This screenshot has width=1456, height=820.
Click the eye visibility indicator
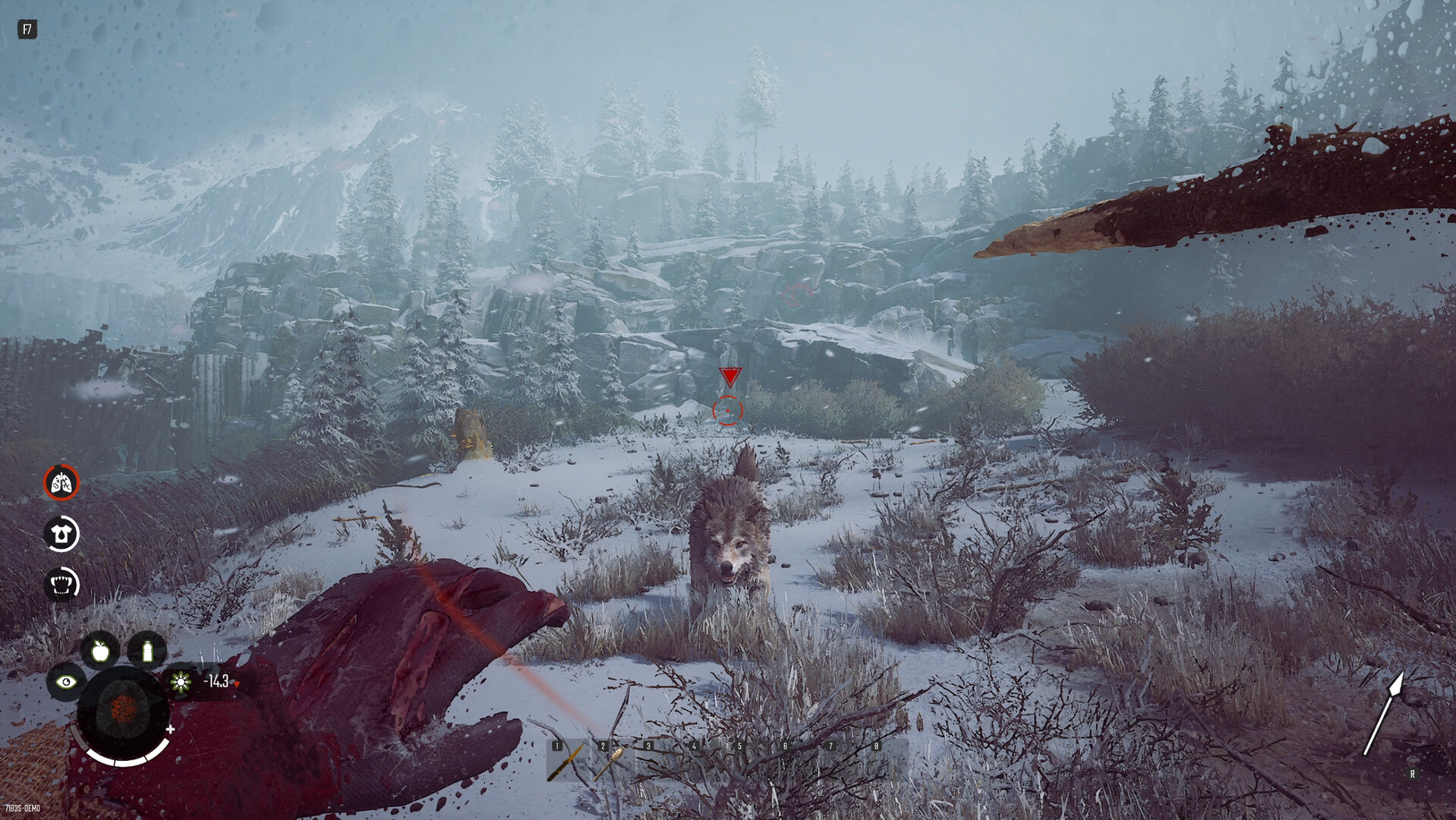point(67,681)
